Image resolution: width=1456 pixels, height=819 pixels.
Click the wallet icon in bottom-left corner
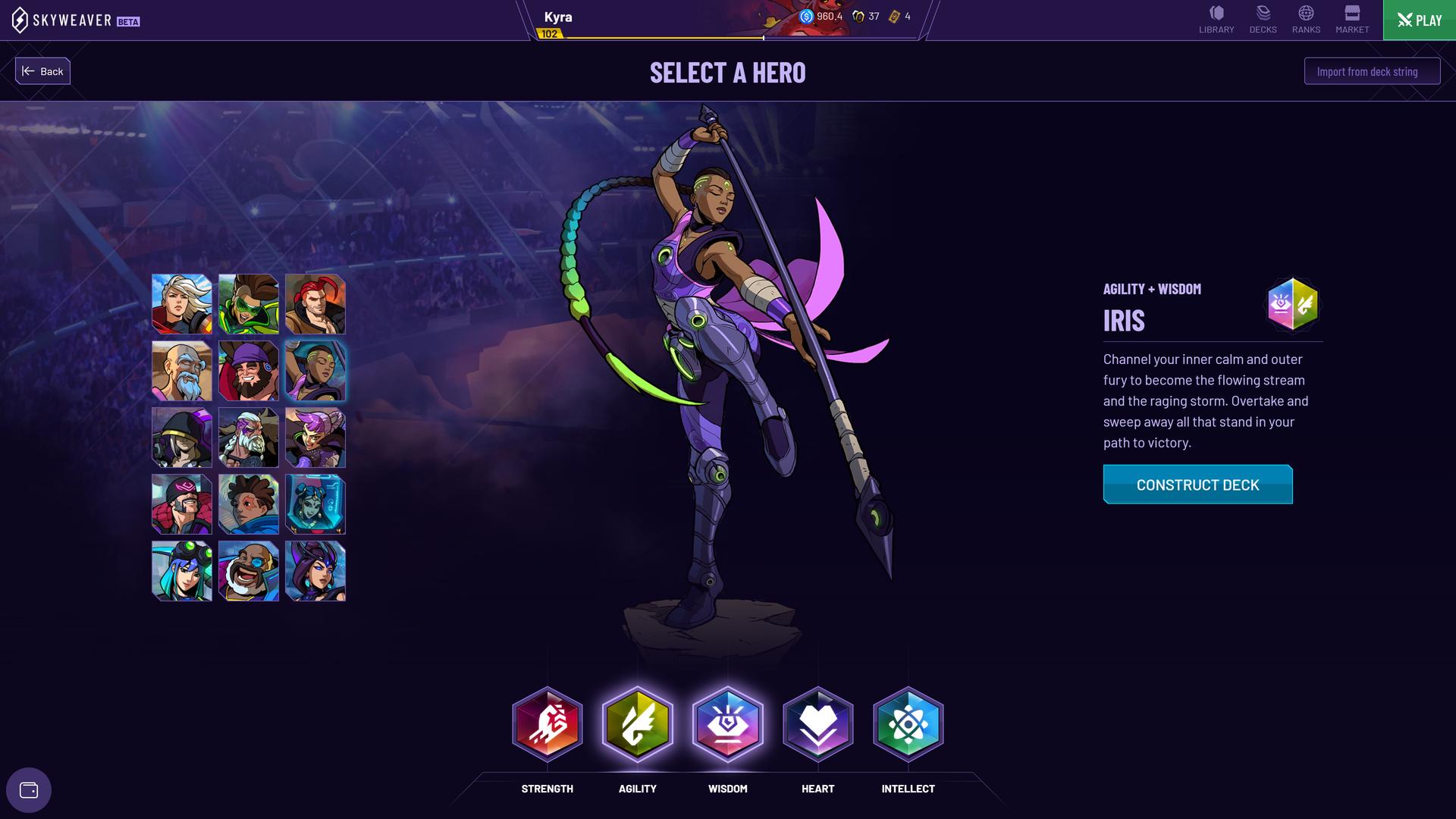point(29,789)
